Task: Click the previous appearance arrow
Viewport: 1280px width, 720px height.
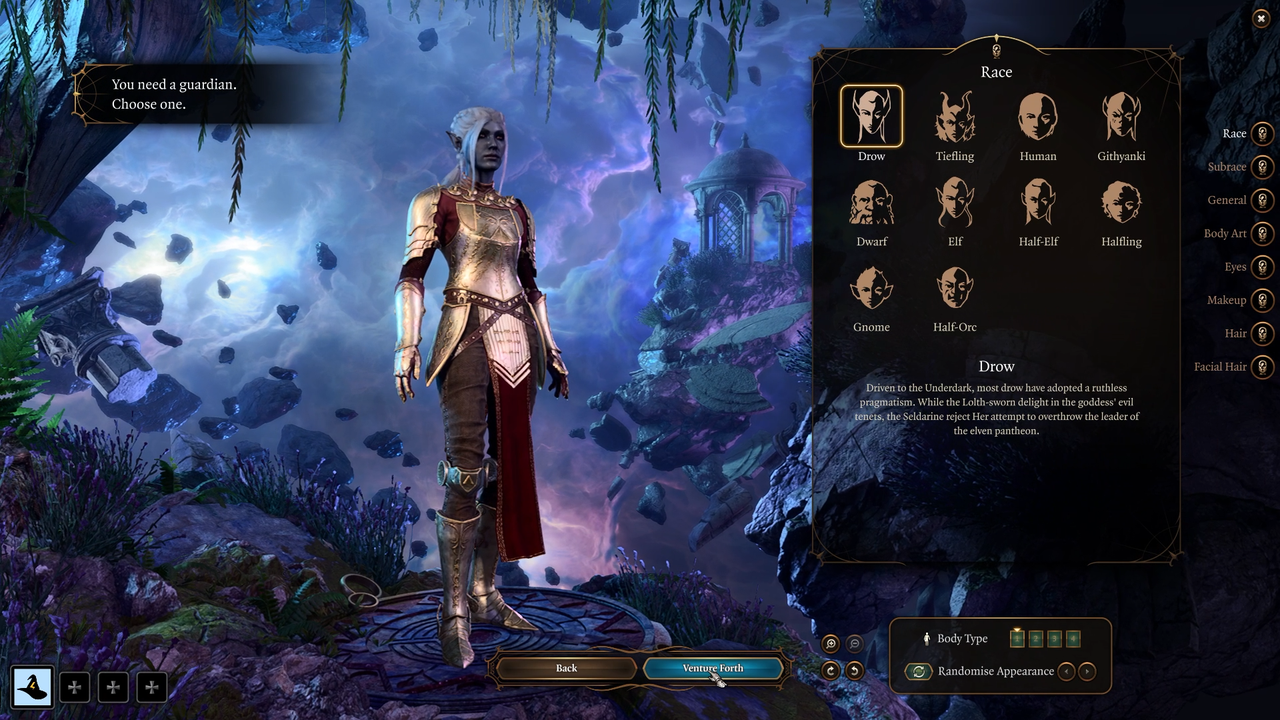Action: pos(1066,671)
